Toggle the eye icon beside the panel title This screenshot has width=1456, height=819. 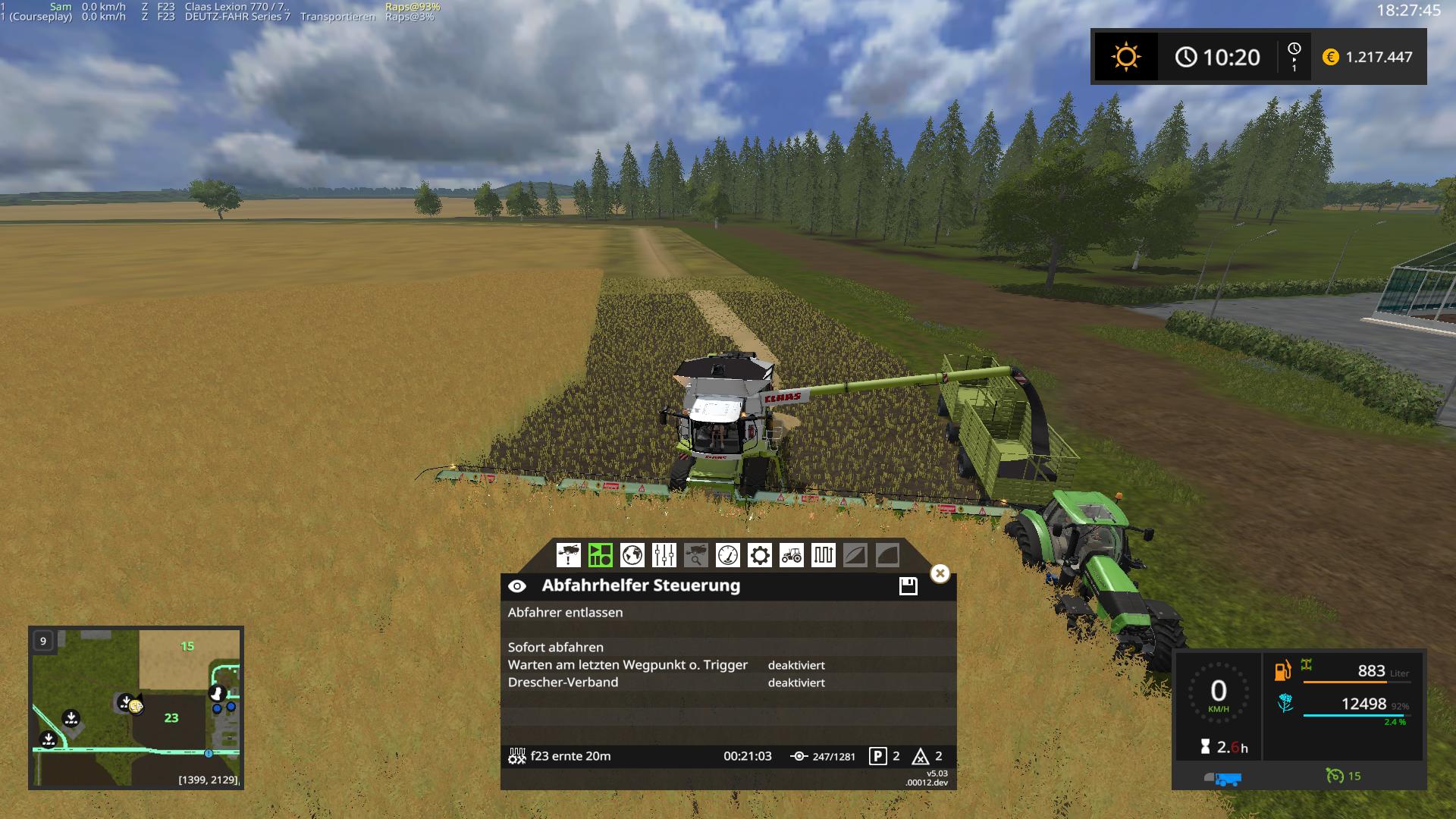[517, 586]
